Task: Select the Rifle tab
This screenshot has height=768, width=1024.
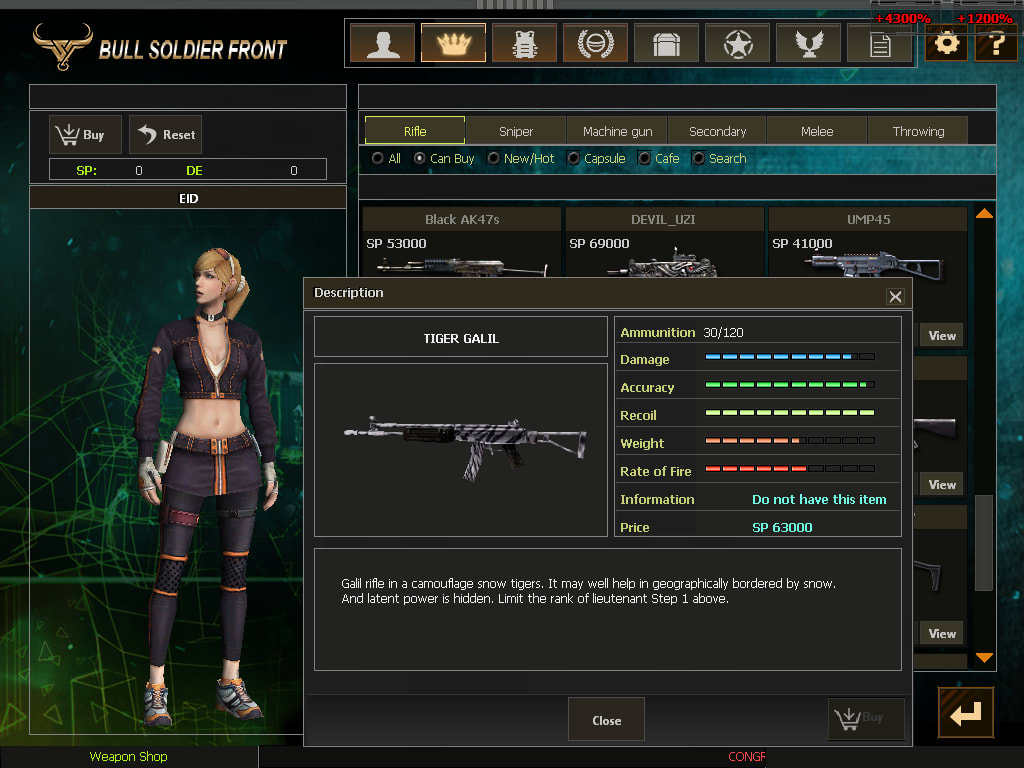Action: point(415,131)
